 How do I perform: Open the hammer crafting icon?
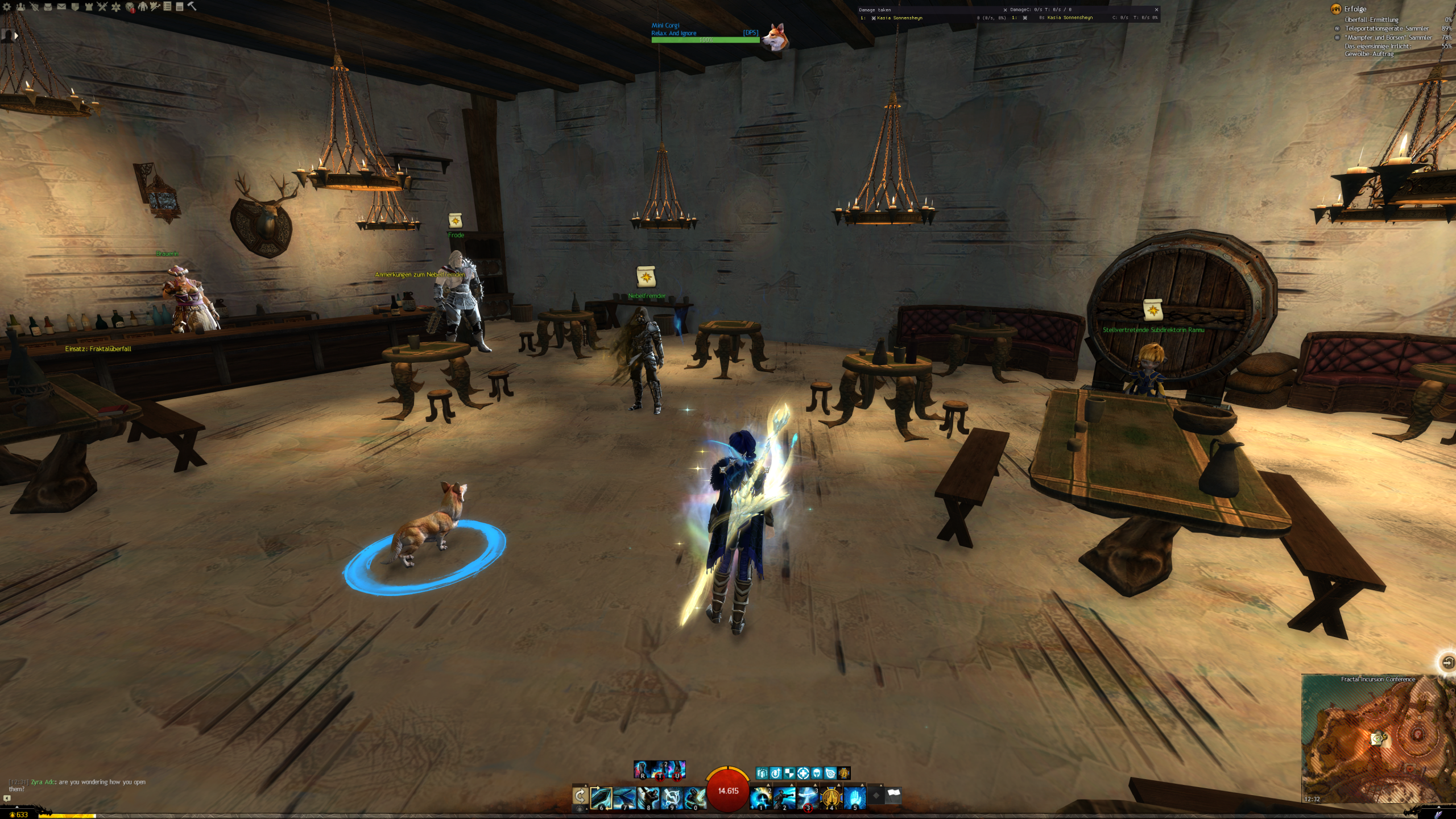(192, 6)
